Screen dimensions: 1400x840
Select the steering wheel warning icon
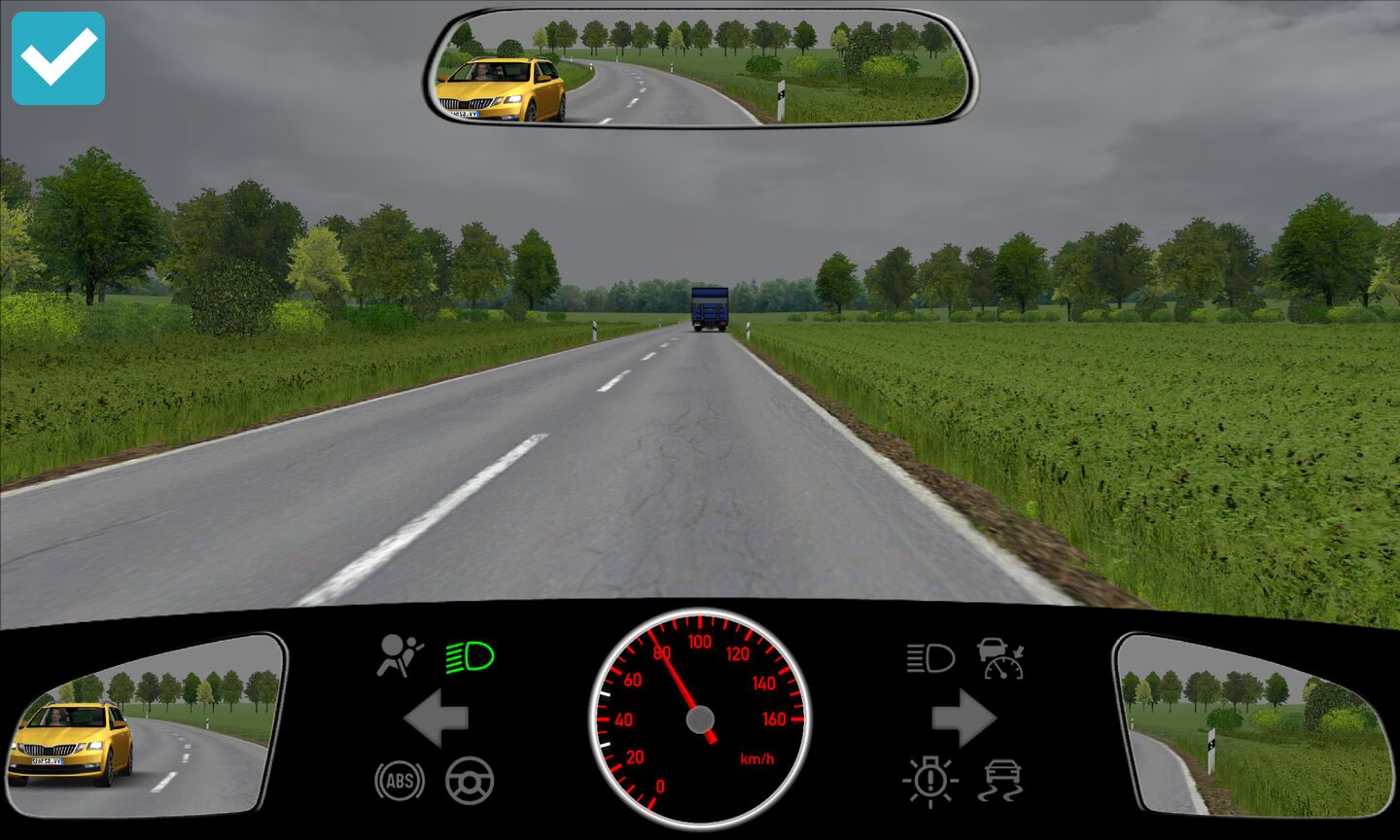pos(470,781)
